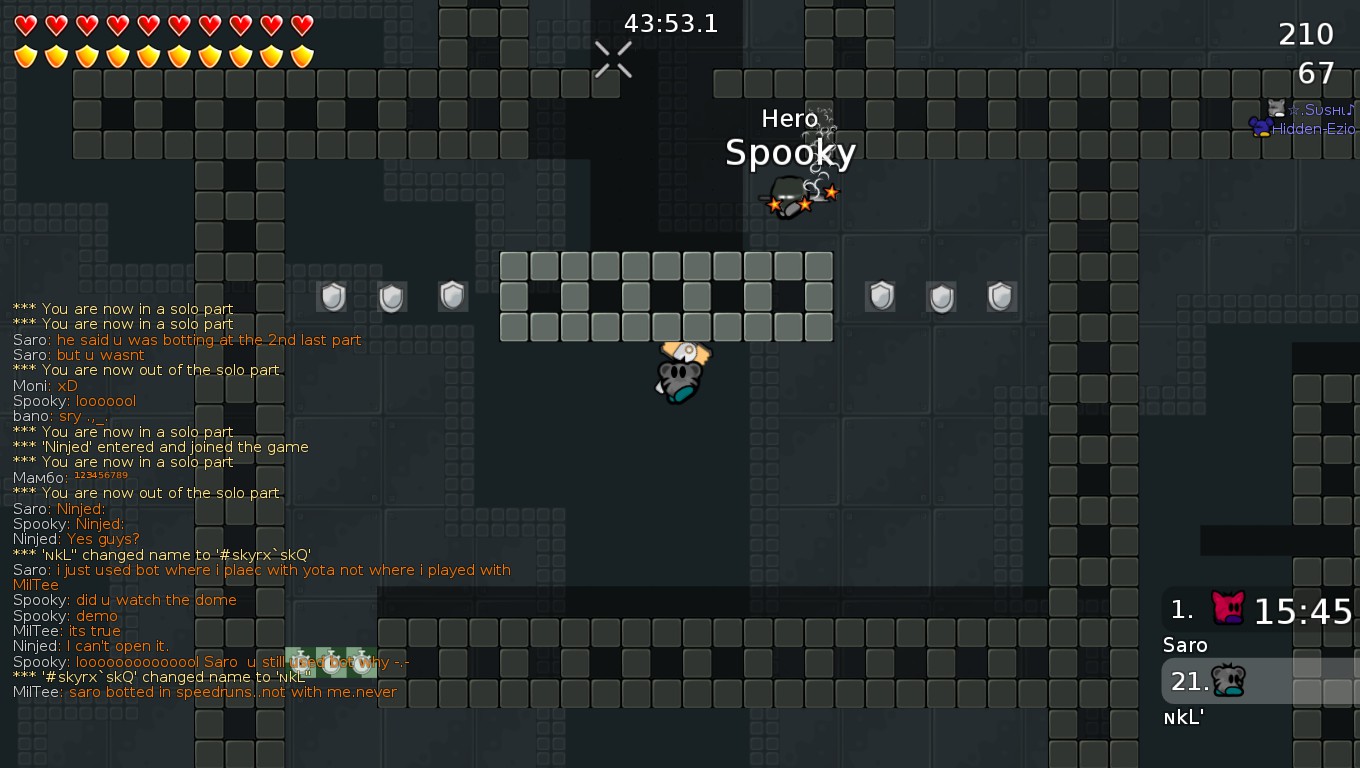Click the Hidden-Ezio player entry
The width and height of the screenshot is (1360, 768).
pyautogui.click(x=1303, y=129)
